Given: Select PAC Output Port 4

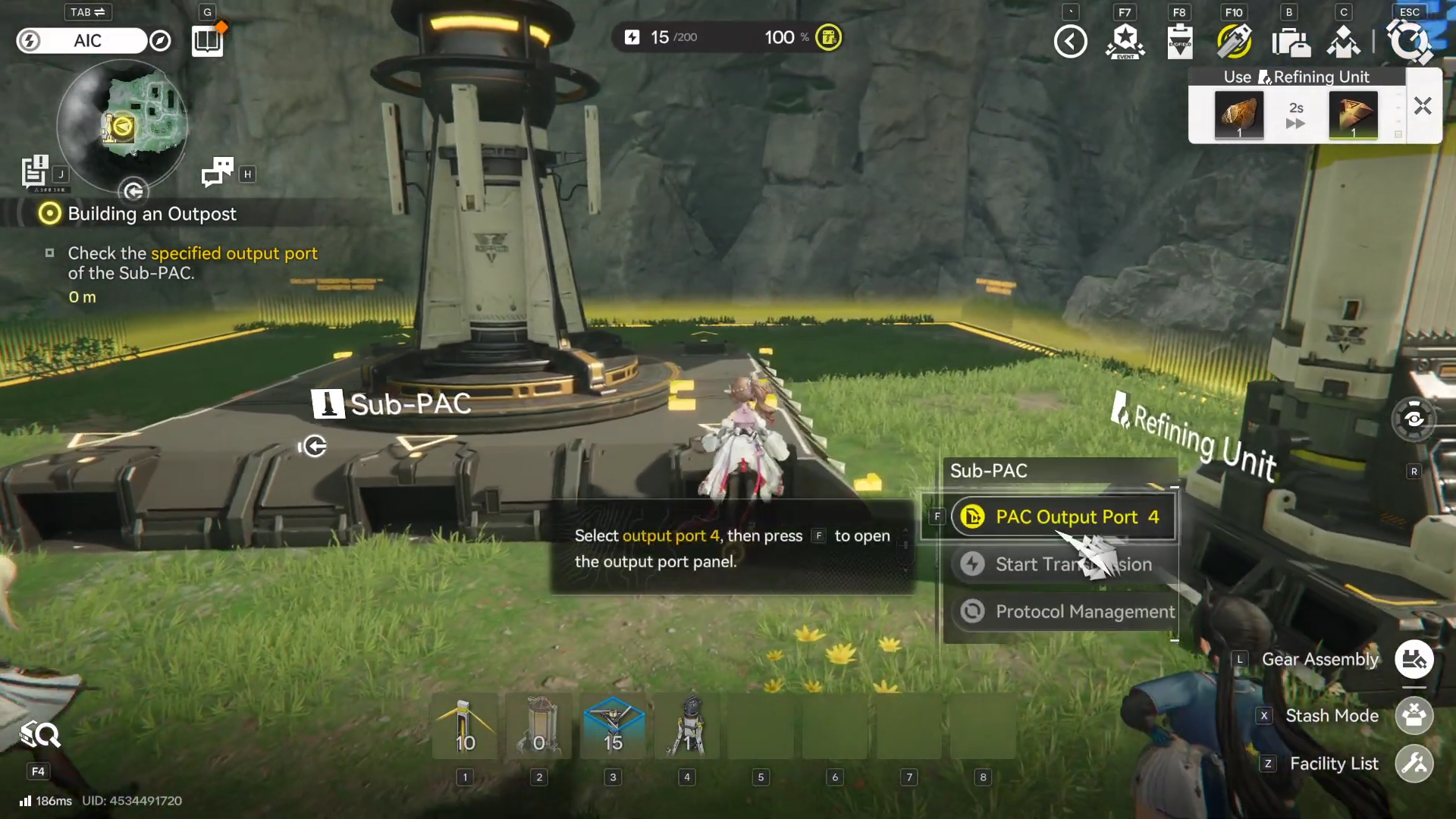Looking at the screenshot, I should coord(1063,517).
